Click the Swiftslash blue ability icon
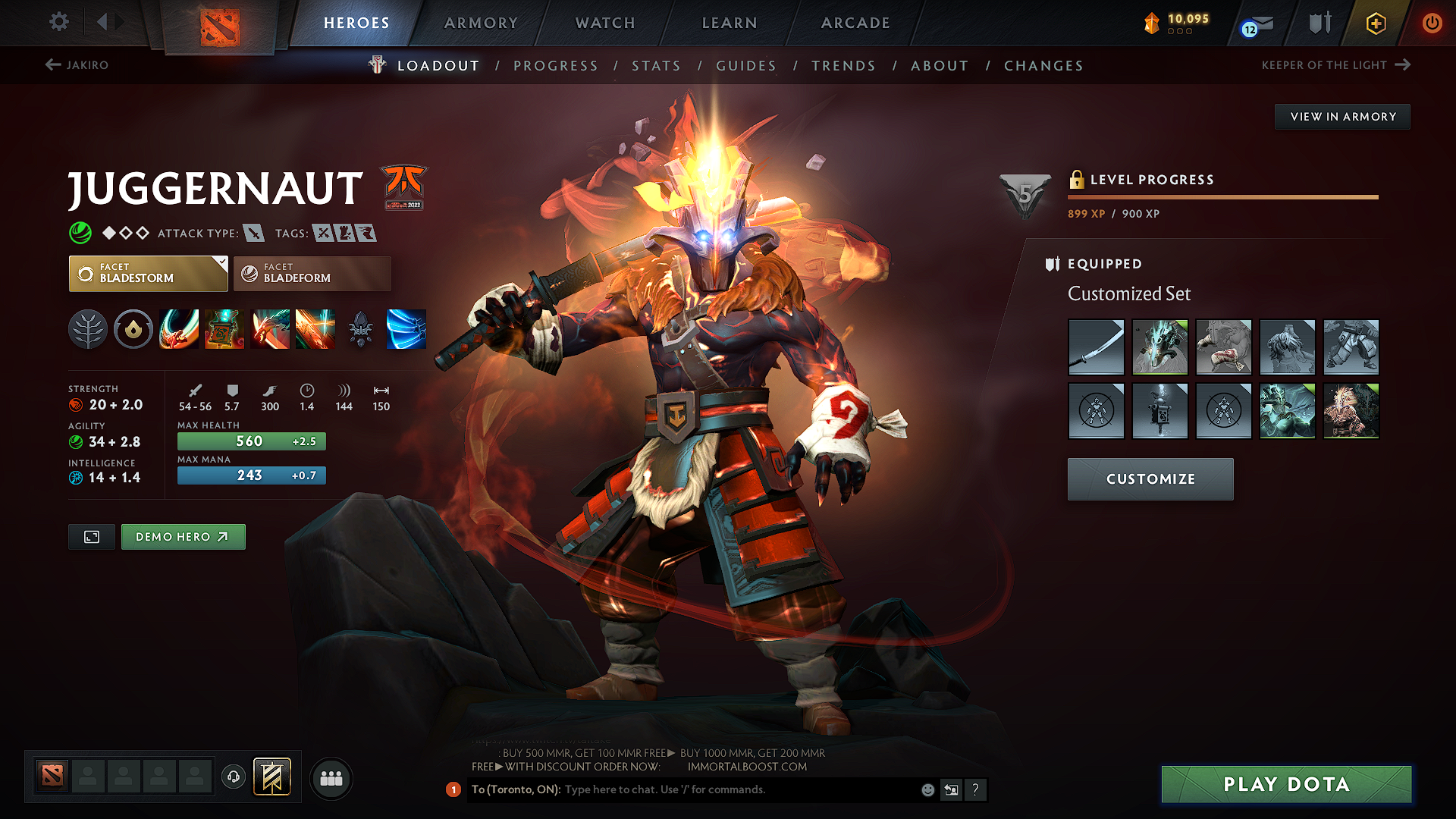 [x=406, y=329]
